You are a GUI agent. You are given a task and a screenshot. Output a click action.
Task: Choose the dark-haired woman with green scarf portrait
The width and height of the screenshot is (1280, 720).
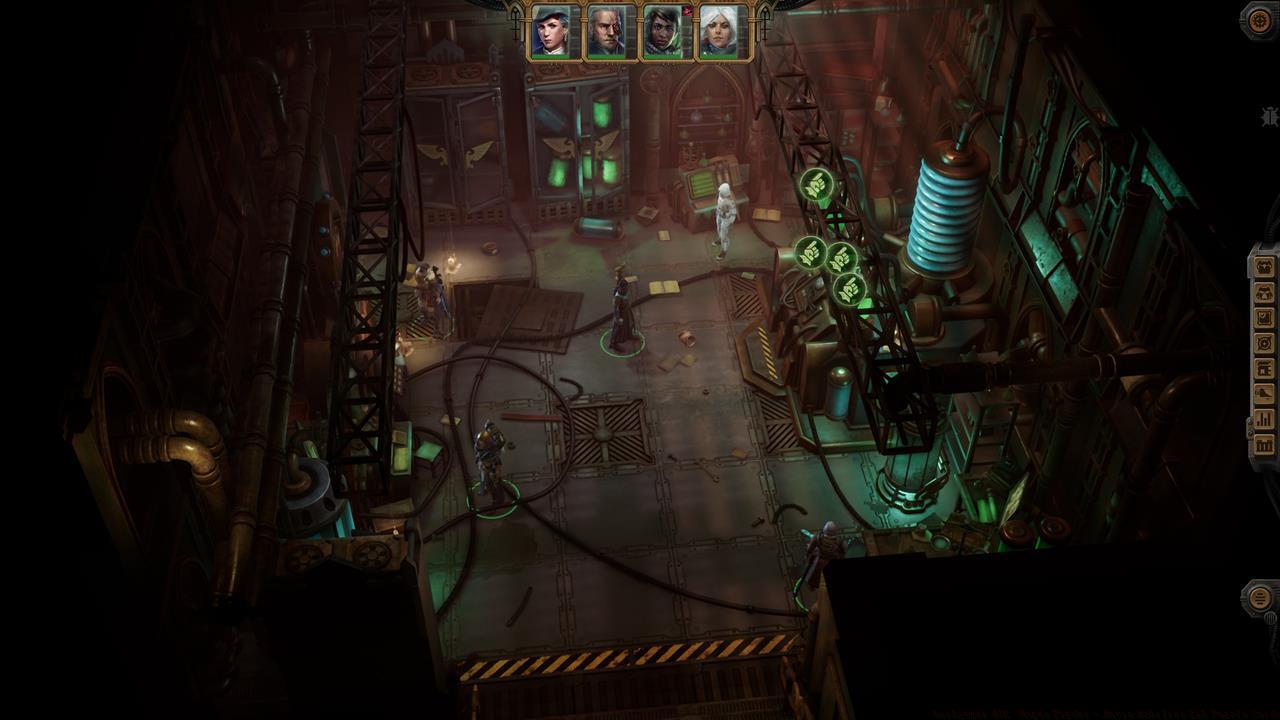662,32
